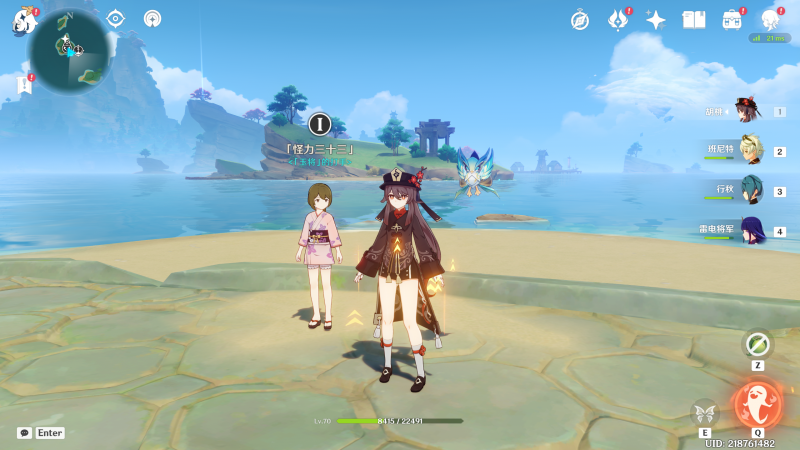The width and height of the screenshot is (800, 450).
Task: Open the events flame icon
Action: (x=618, y=20)
